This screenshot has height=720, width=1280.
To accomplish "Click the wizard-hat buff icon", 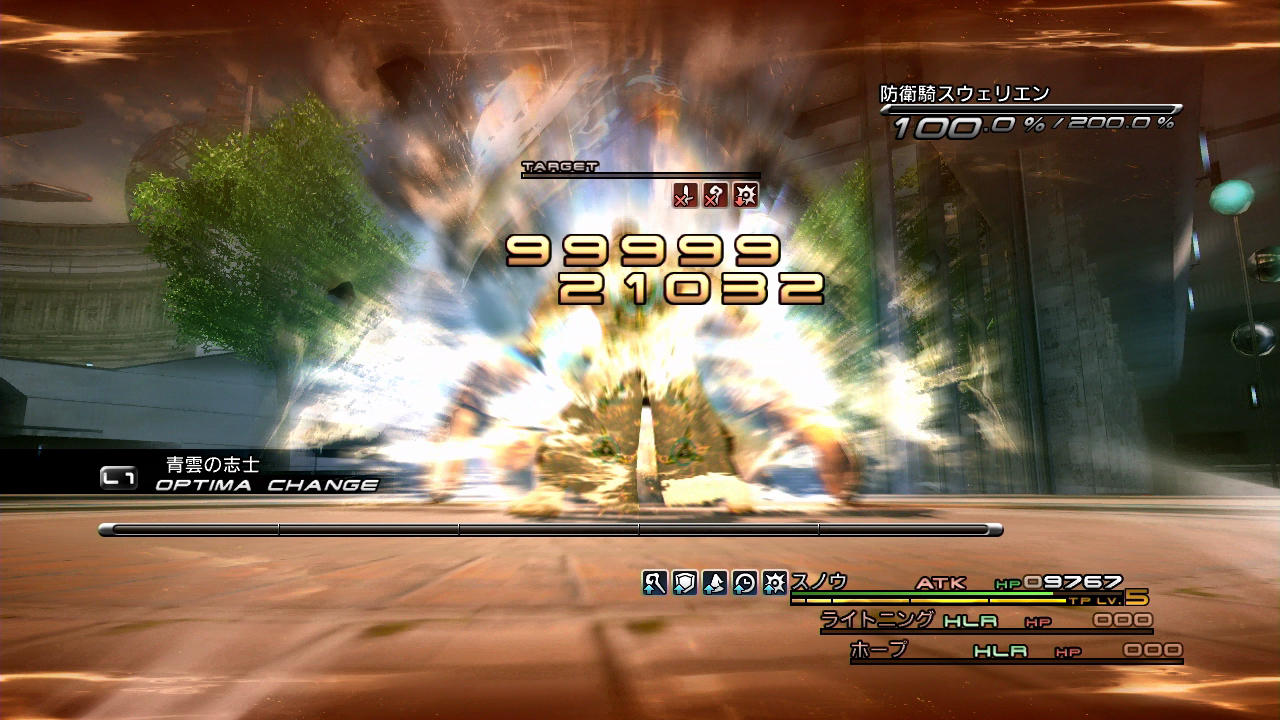I will [715, 582].
